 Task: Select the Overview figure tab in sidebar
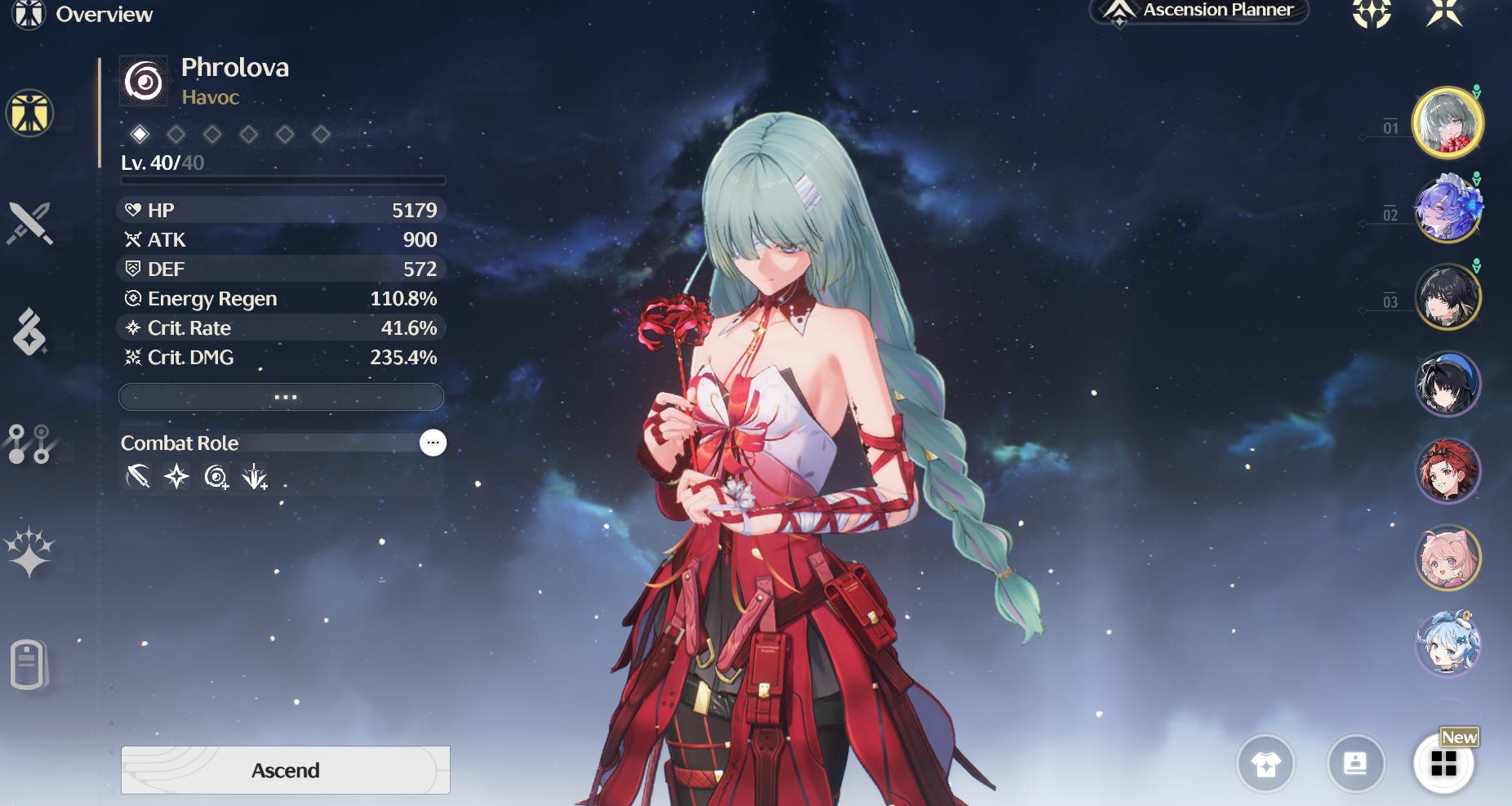pos(29,113)
